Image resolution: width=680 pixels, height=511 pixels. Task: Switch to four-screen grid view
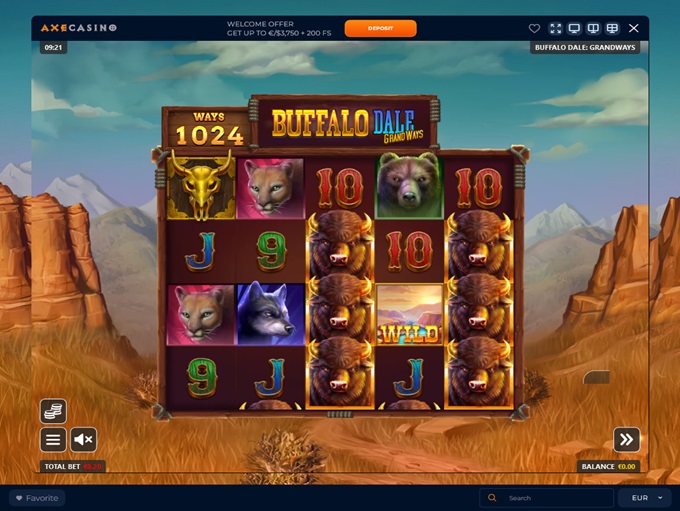[x=612, y=28]
